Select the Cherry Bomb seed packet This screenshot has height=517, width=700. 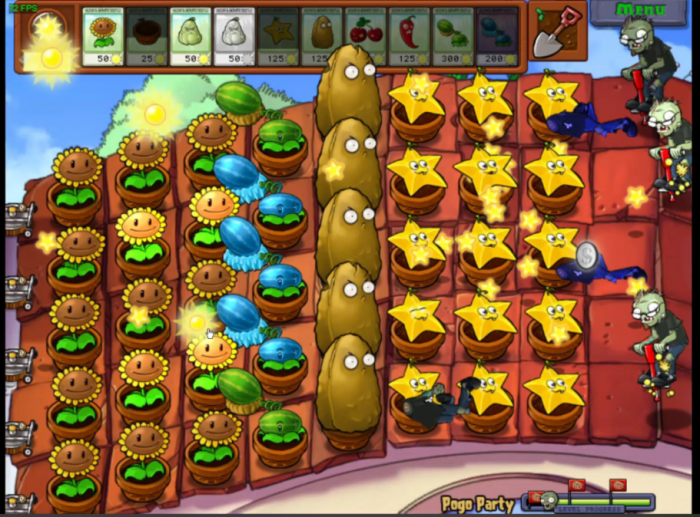(x=366, y=38)
